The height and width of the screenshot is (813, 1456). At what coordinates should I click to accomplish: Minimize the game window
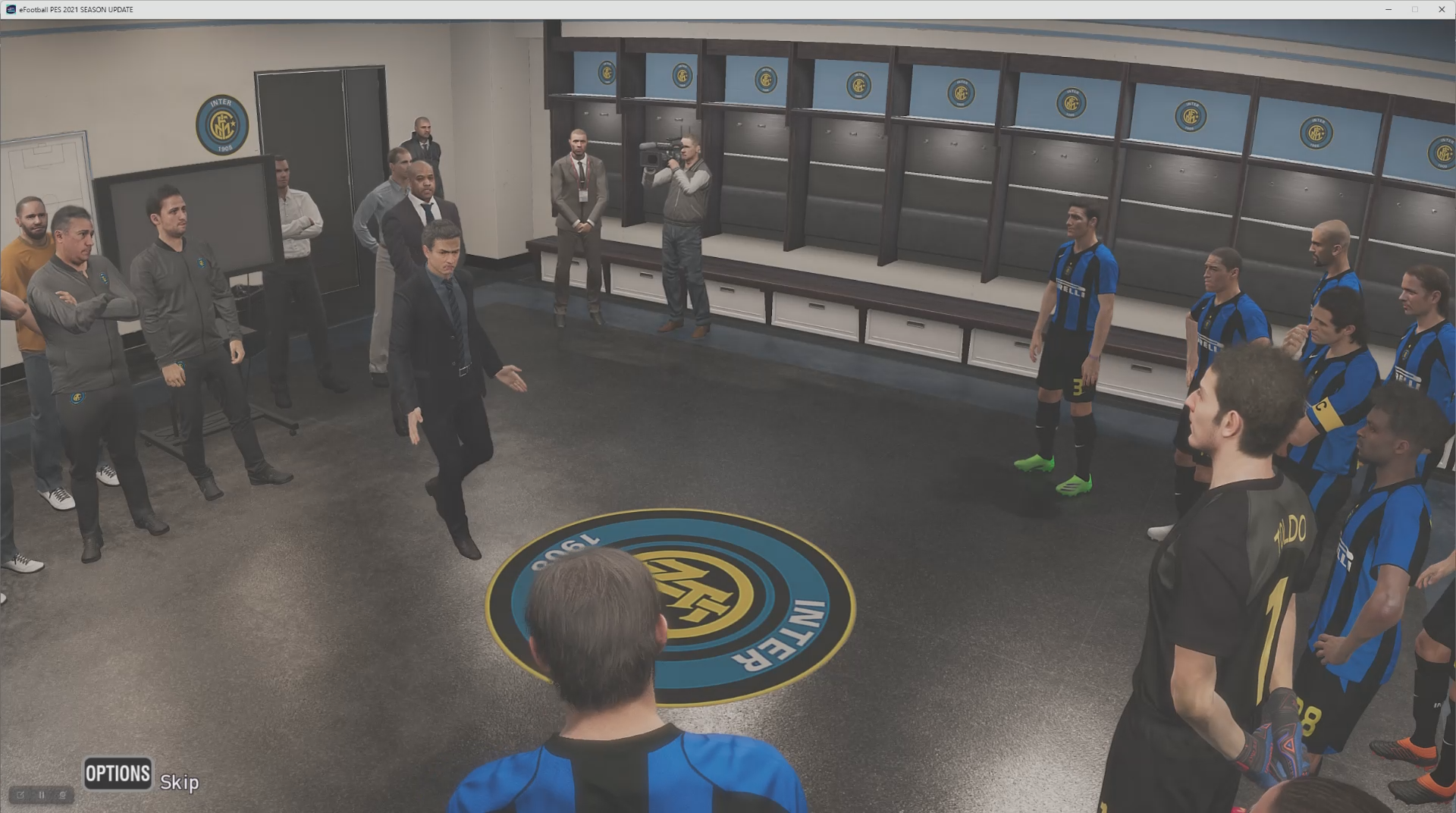1389,9
